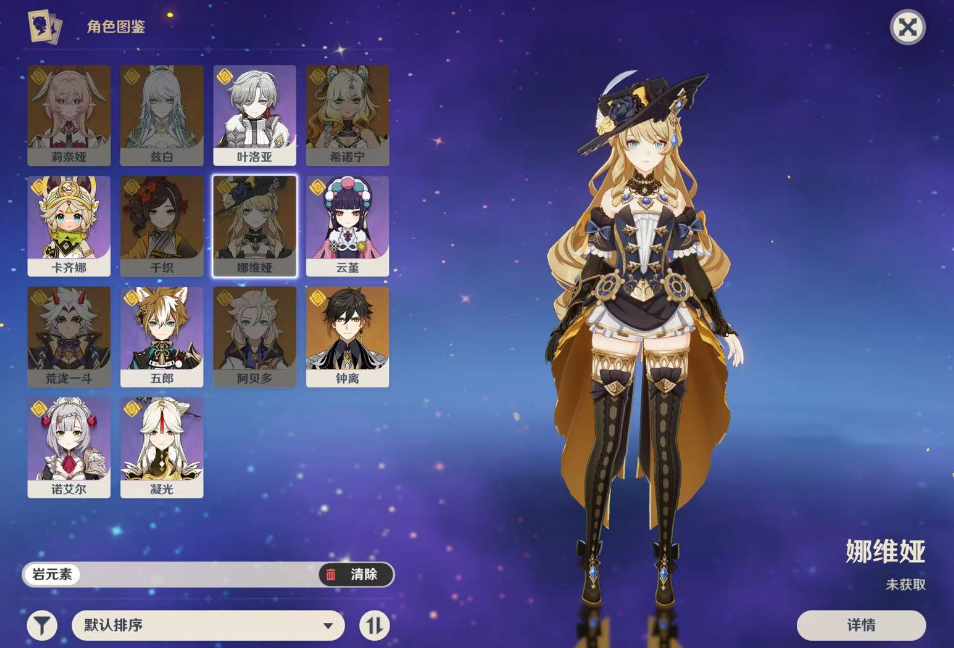Choose the 千织 character portrait

coord(162,225)
